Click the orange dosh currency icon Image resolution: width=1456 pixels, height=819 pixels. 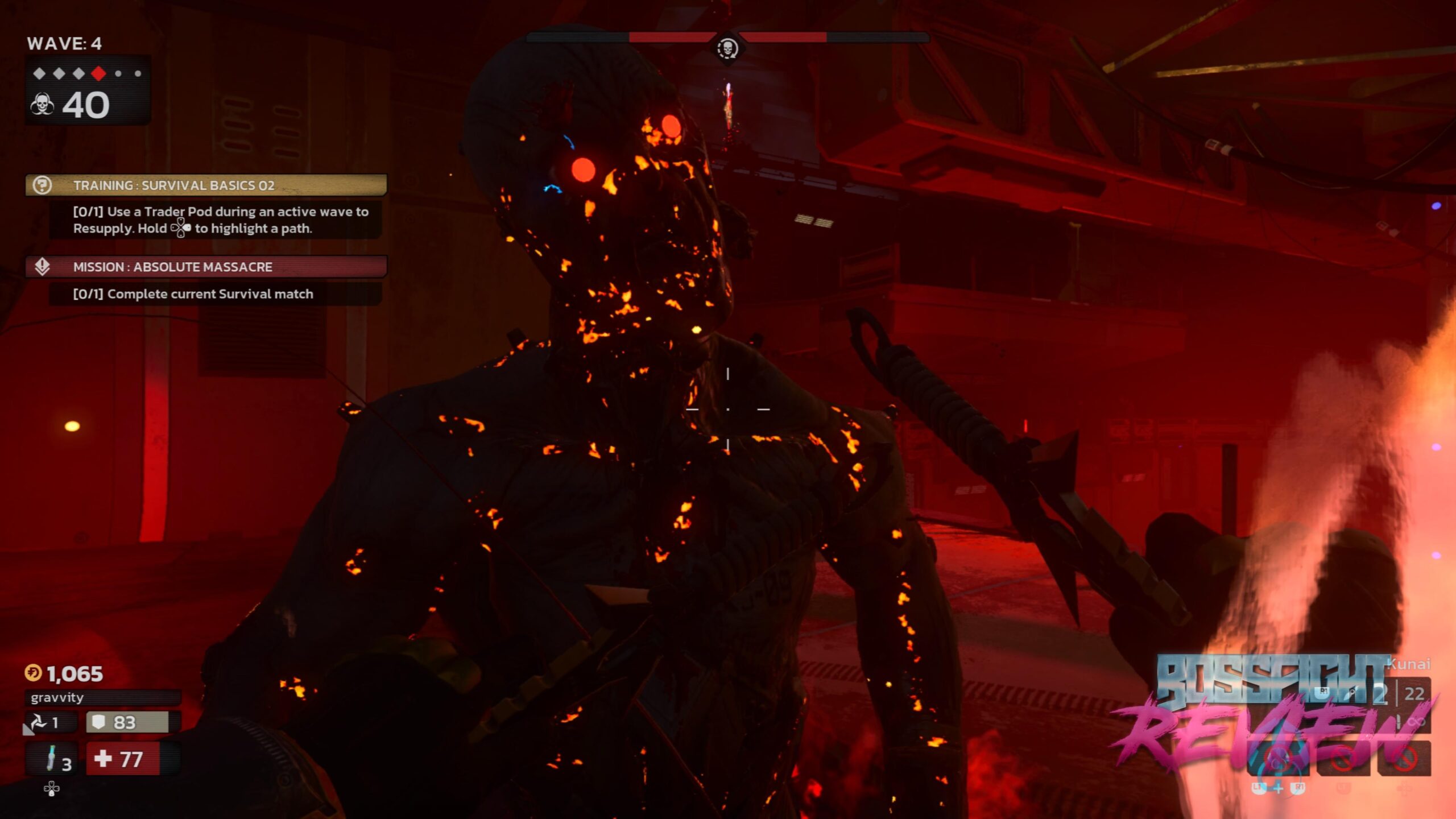33,673
